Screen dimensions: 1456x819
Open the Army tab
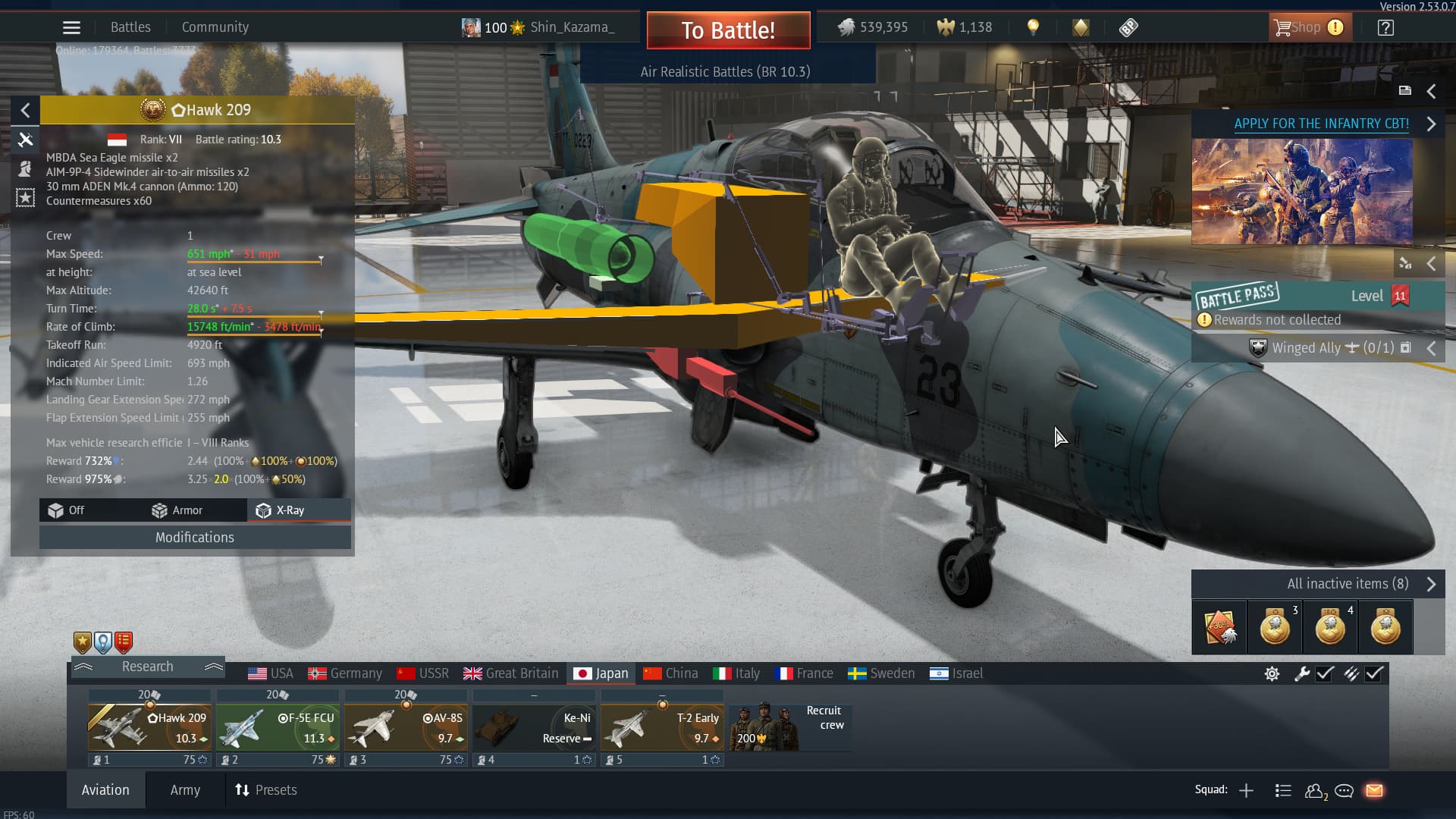tap(185, 790)
